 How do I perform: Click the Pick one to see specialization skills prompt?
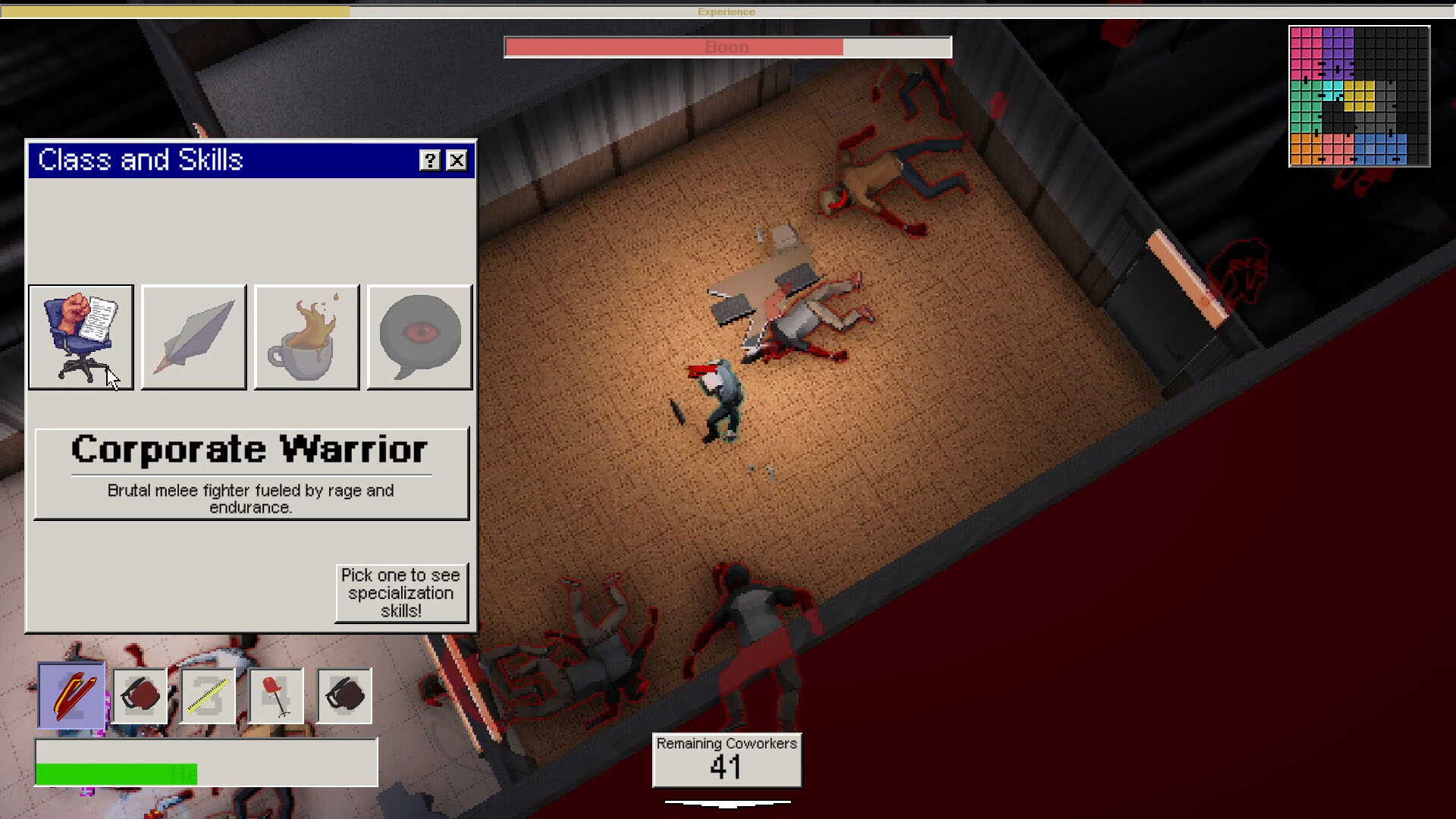tap(402, 593)
